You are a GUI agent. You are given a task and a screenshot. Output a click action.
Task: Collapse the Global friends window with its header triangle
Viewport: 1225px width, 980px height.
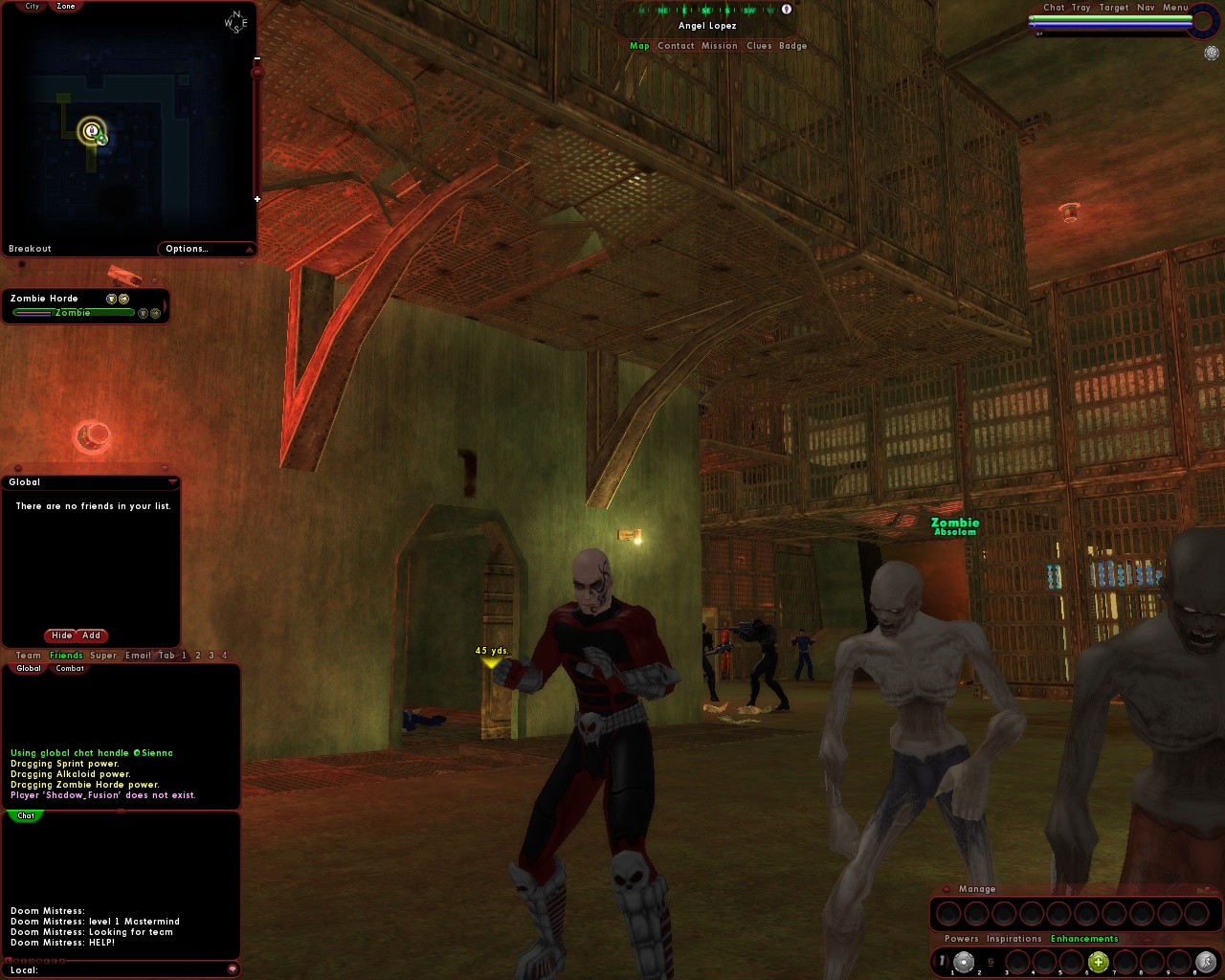(172, 482)
